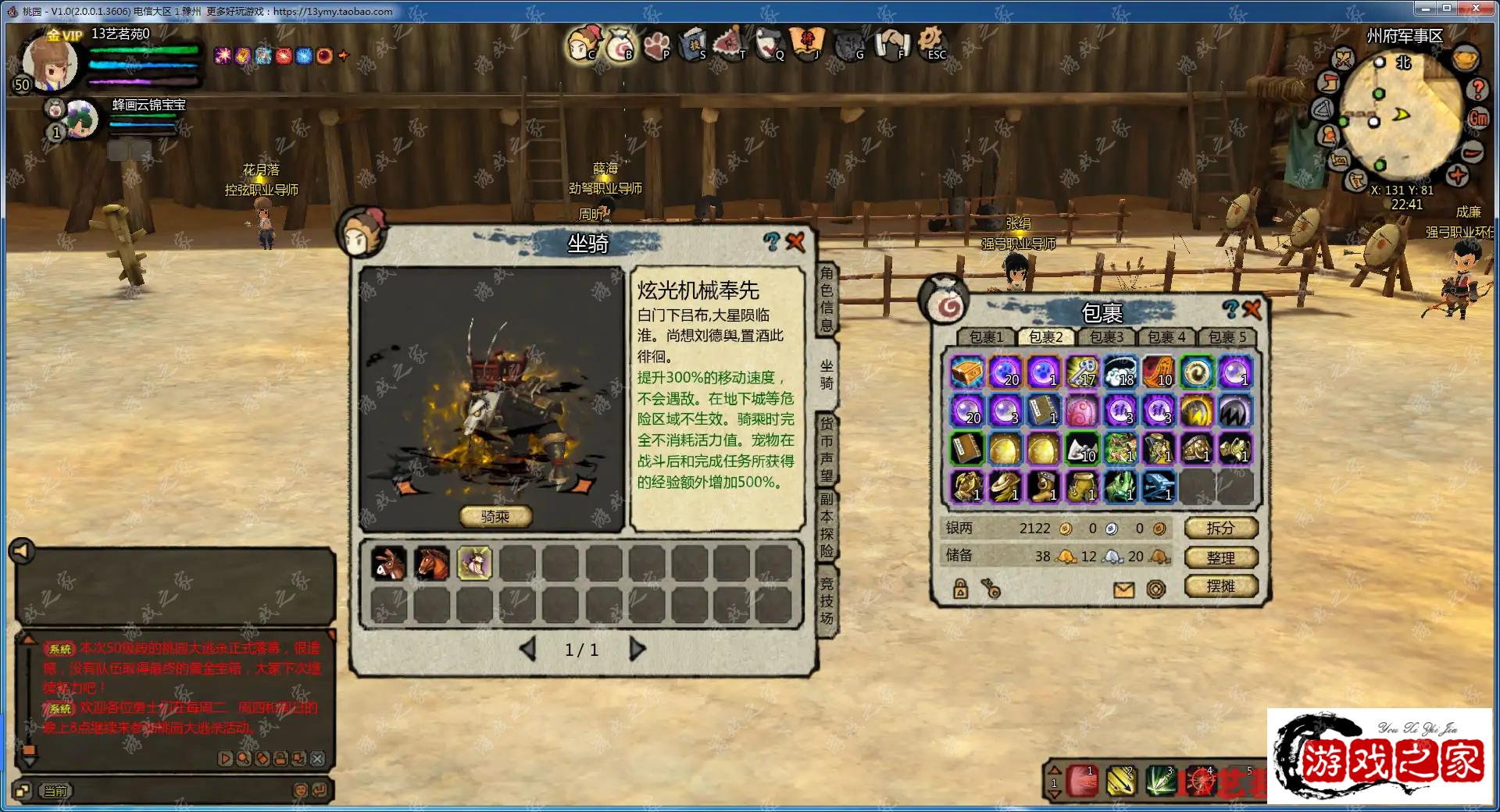Show the 副本探险 side tab
1500x812 pixels.
[827, 525]
